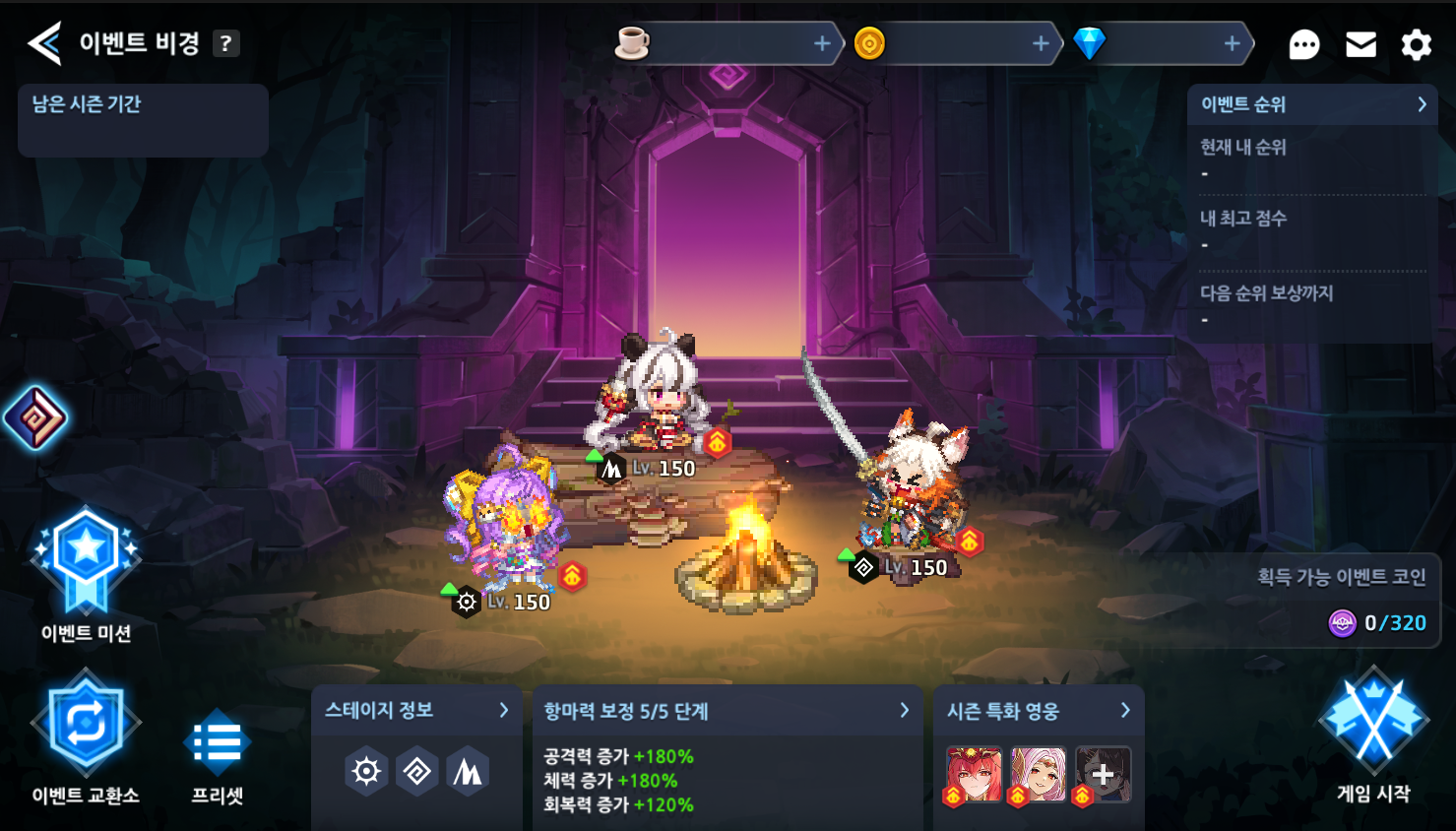
Task: Open the gear settings menu
Action: point(1416,44)
